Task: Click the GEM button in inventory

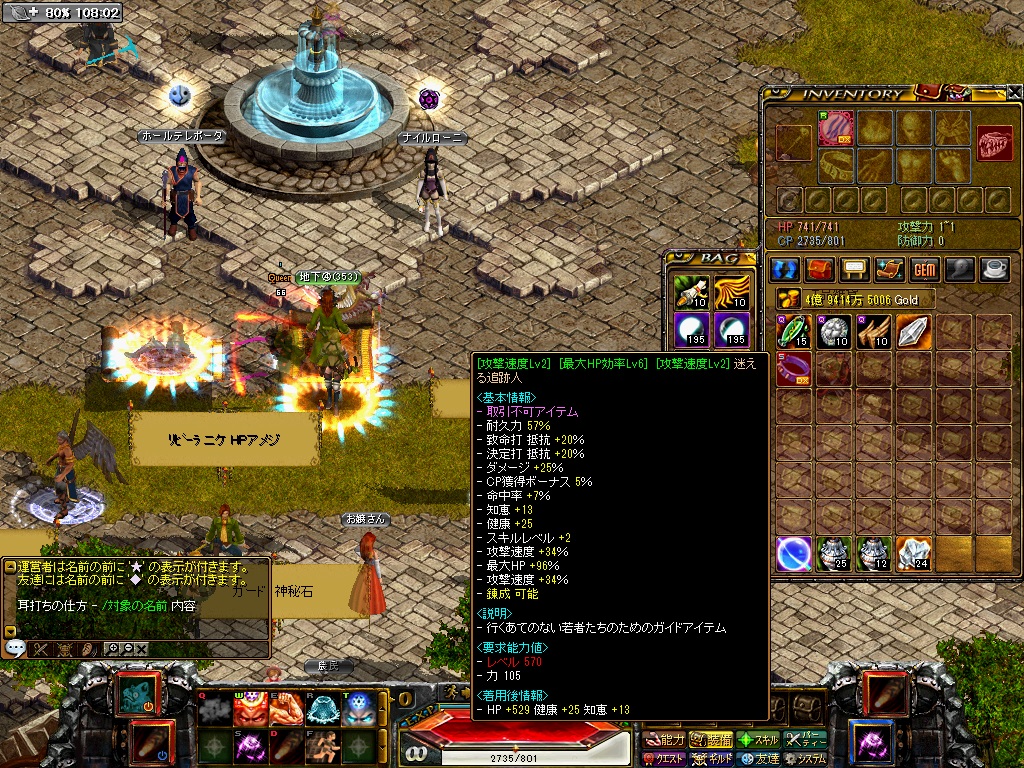Action: click(x=923, y=270)
